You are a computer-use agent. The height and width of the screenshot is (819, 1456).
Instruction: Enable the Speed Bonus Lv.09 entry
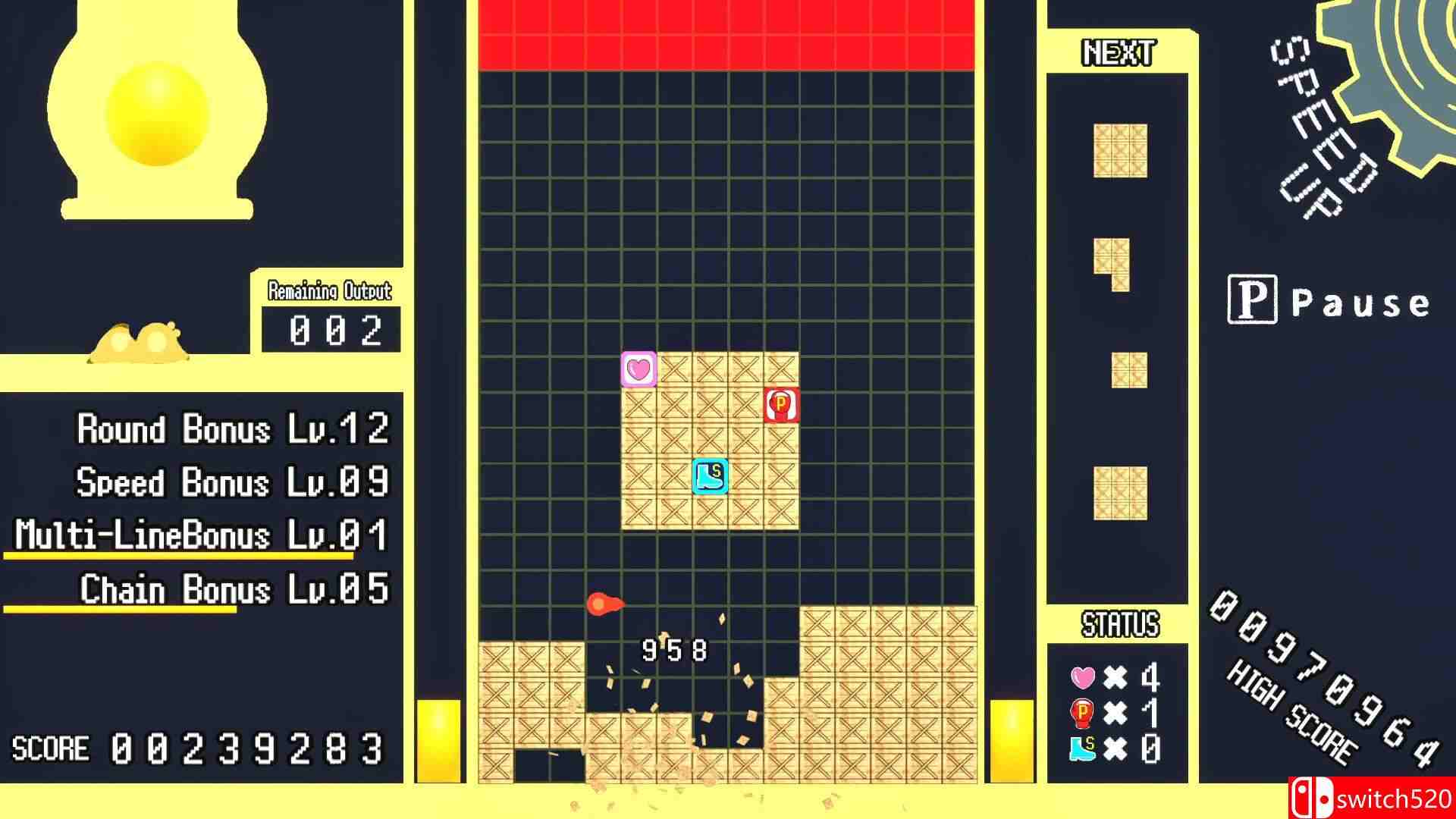coord(231,483)
